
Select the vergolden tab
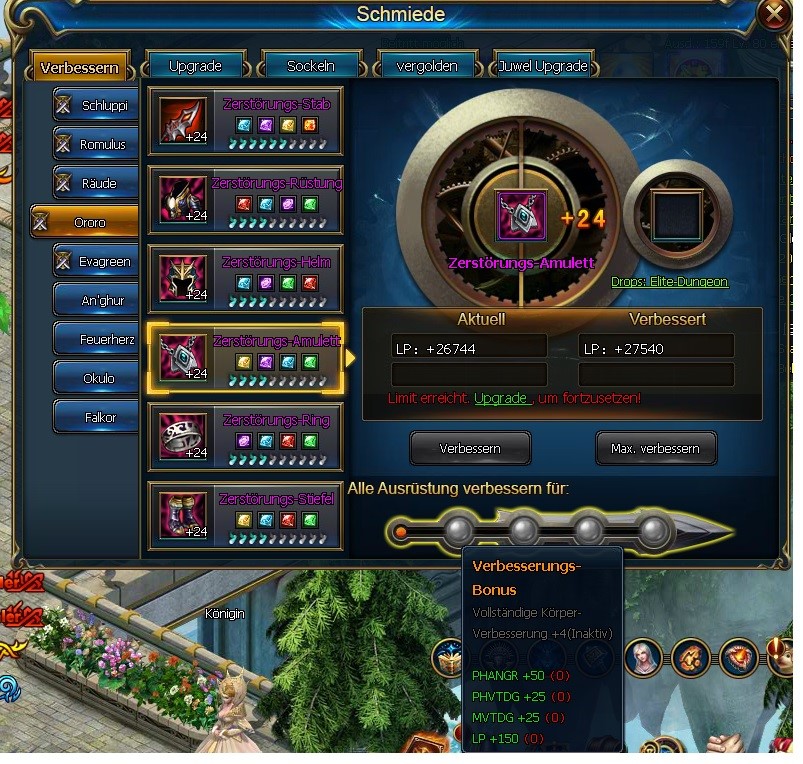[x=430, y=66]
